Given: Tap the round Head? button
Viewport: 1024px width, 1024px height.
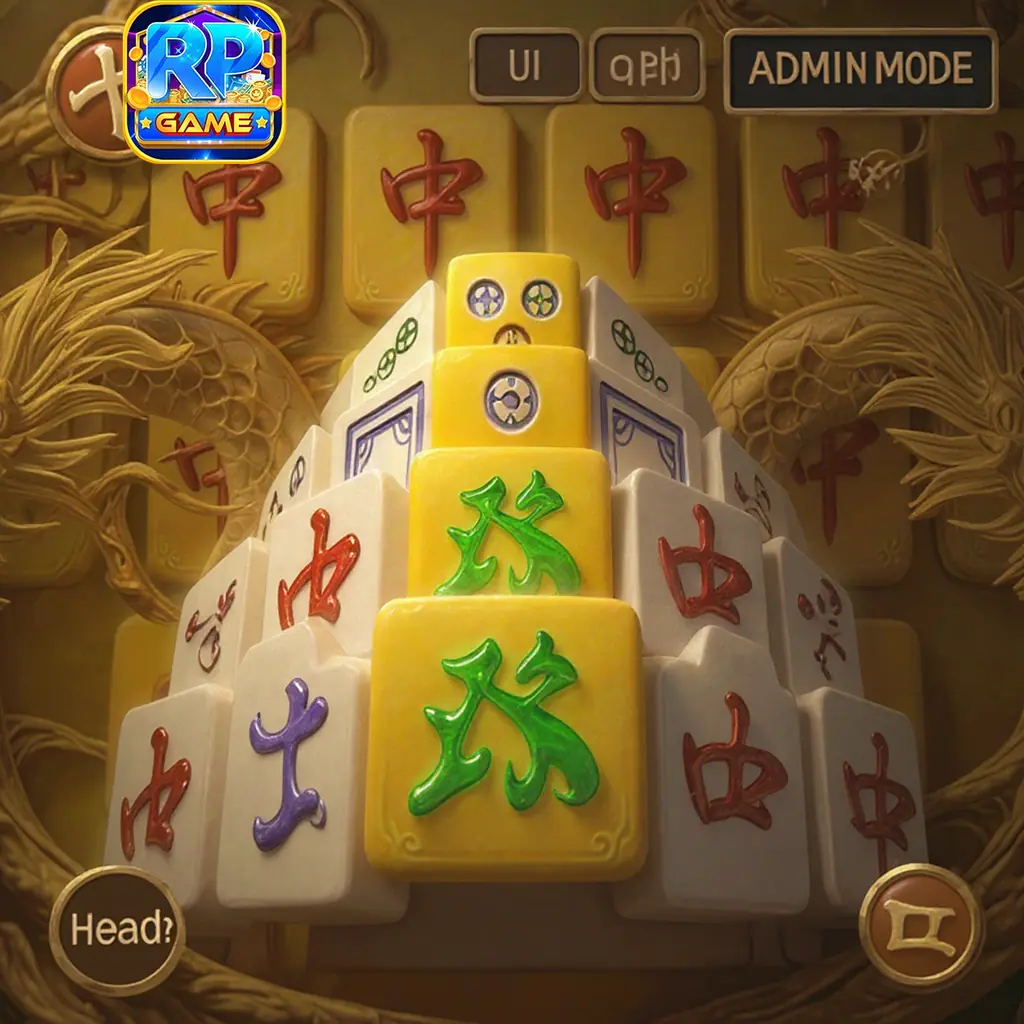Looking at the screenshot, I should point(117,930).
